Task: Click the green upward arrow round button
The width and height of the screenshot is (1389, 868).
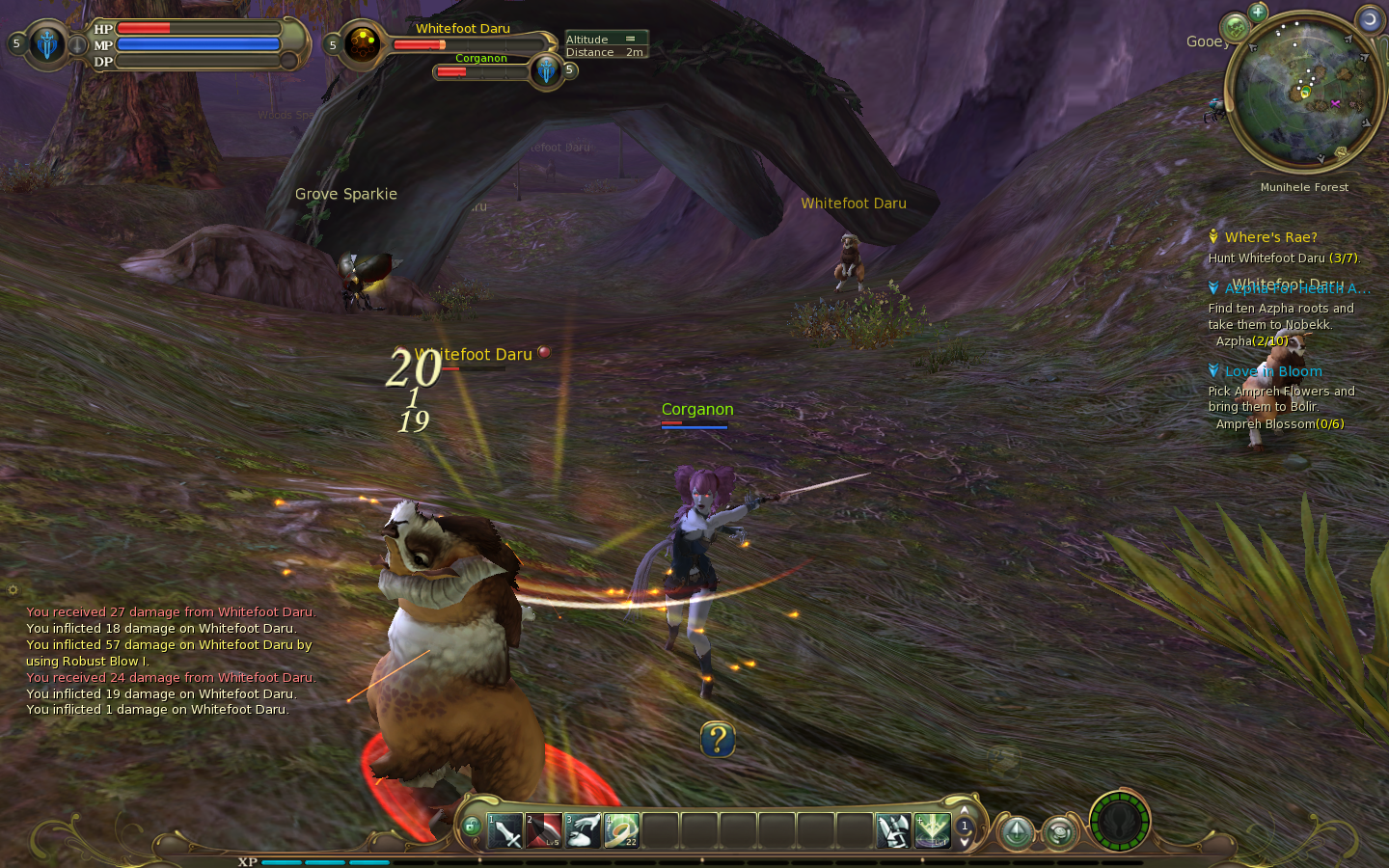Action: (1016, 831)
